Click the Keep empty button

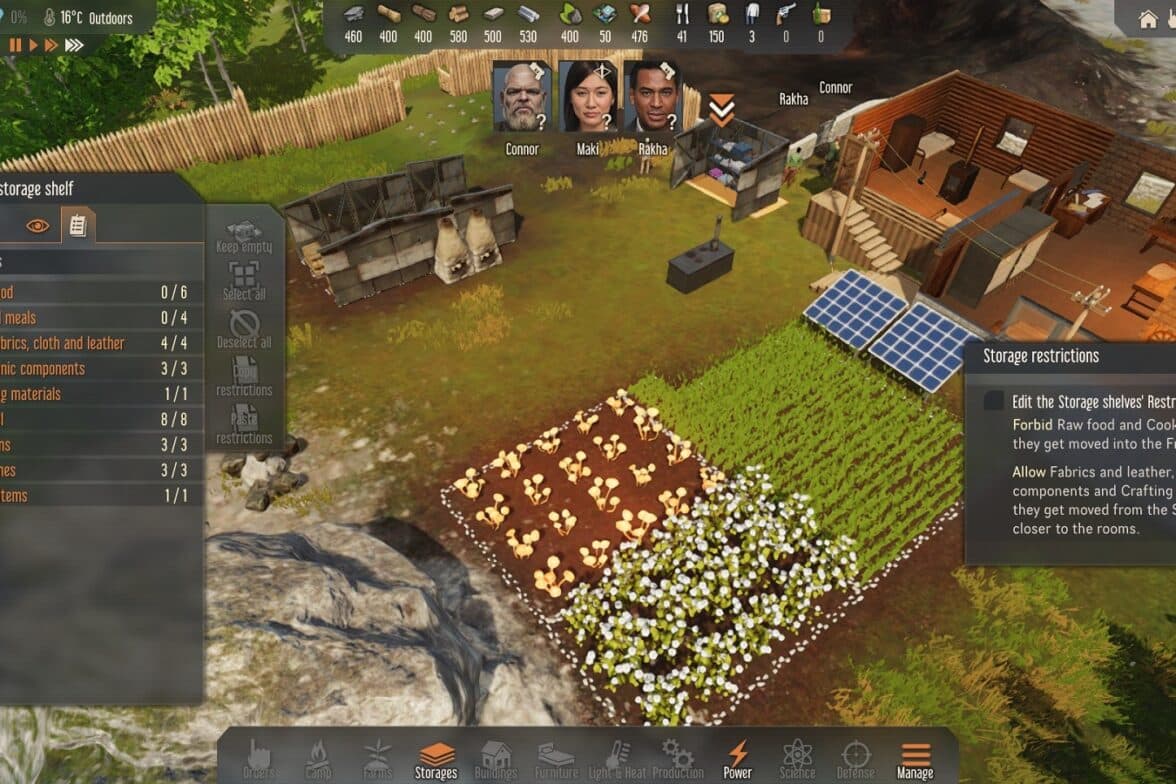click(x=244, y=237)
